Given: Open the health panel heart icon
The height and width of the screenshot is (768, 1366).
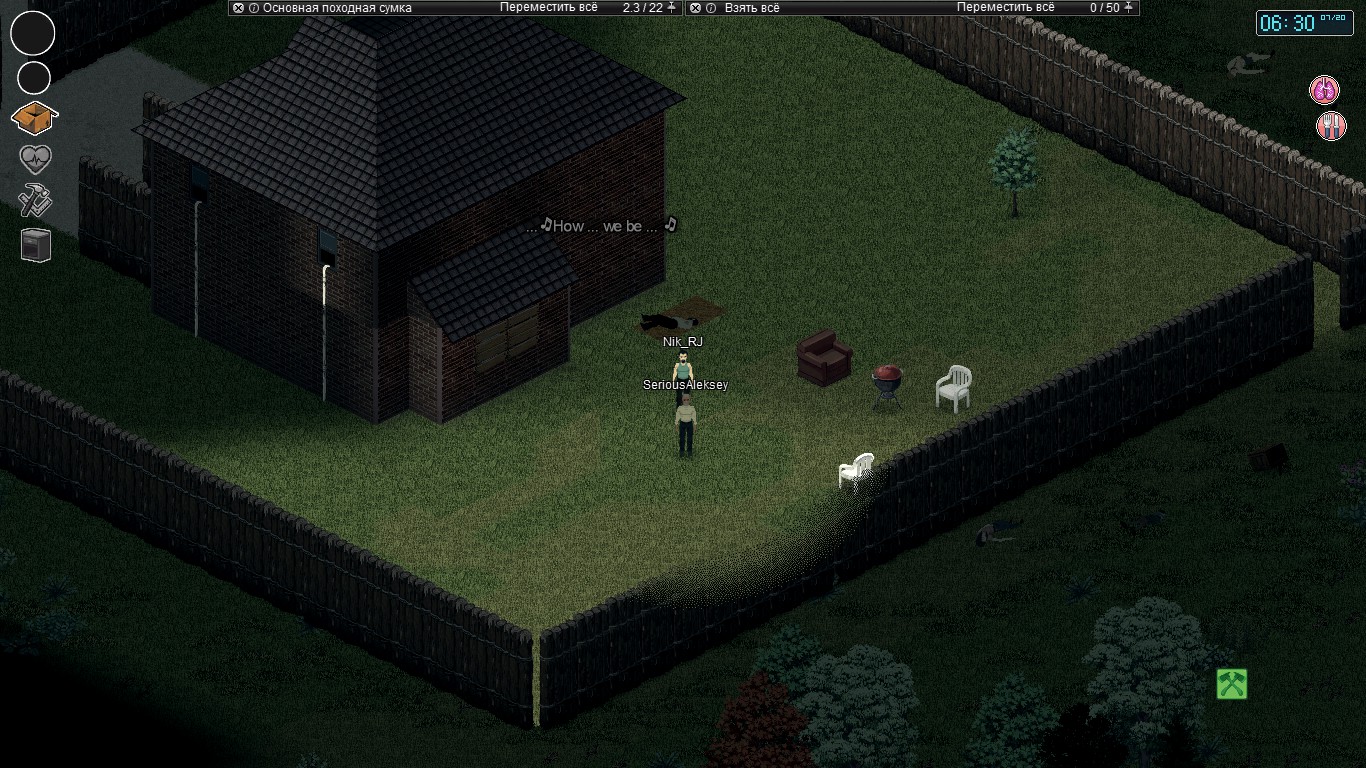Looking at the screenshot, I should coord(34,158).
